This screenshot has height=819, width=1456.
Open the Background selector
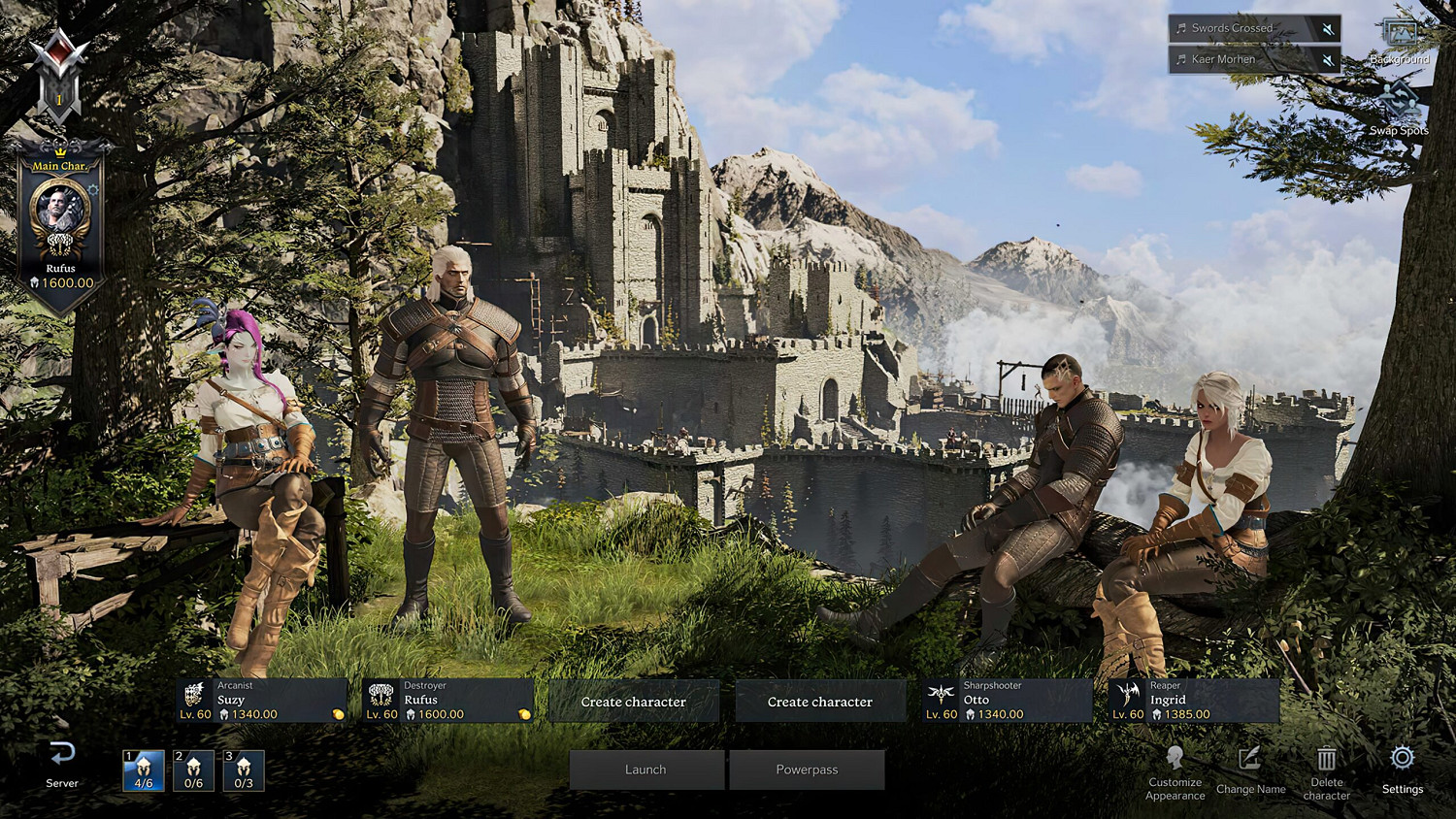(1400, 41)
